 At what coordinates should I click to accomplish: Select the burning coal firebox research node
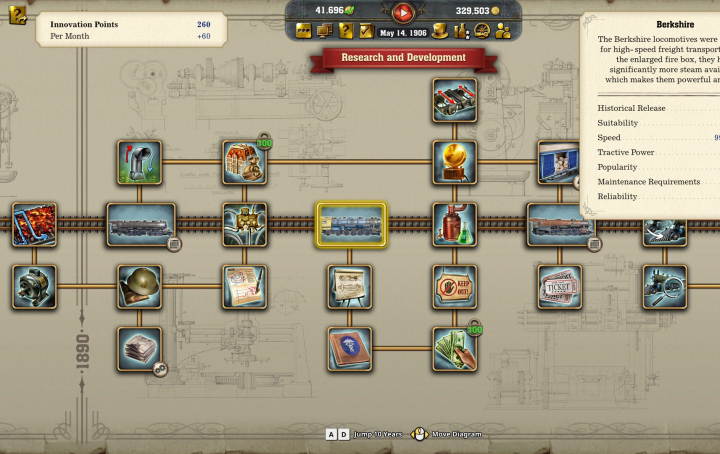tap(34, 225)
